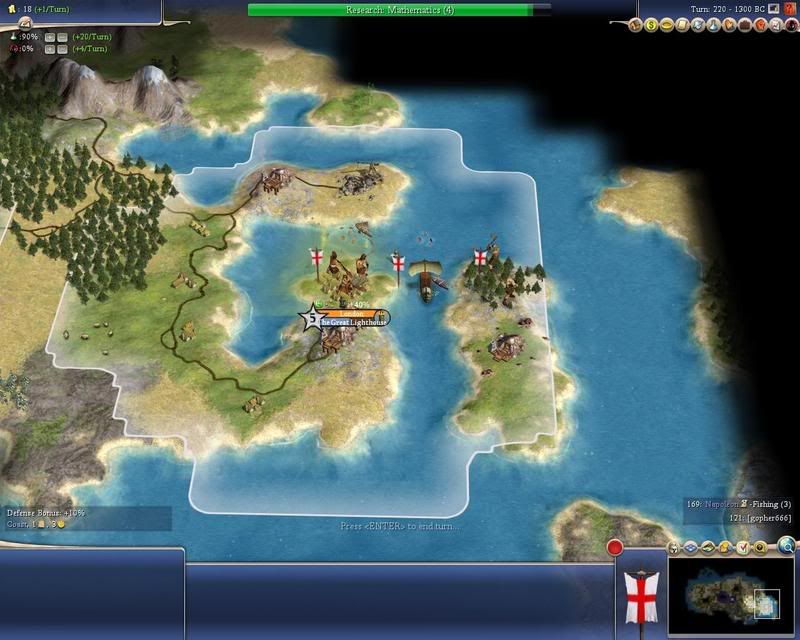Show the event log monitor icon
Viewport: 800px width, 640px height.
point(774,8)
